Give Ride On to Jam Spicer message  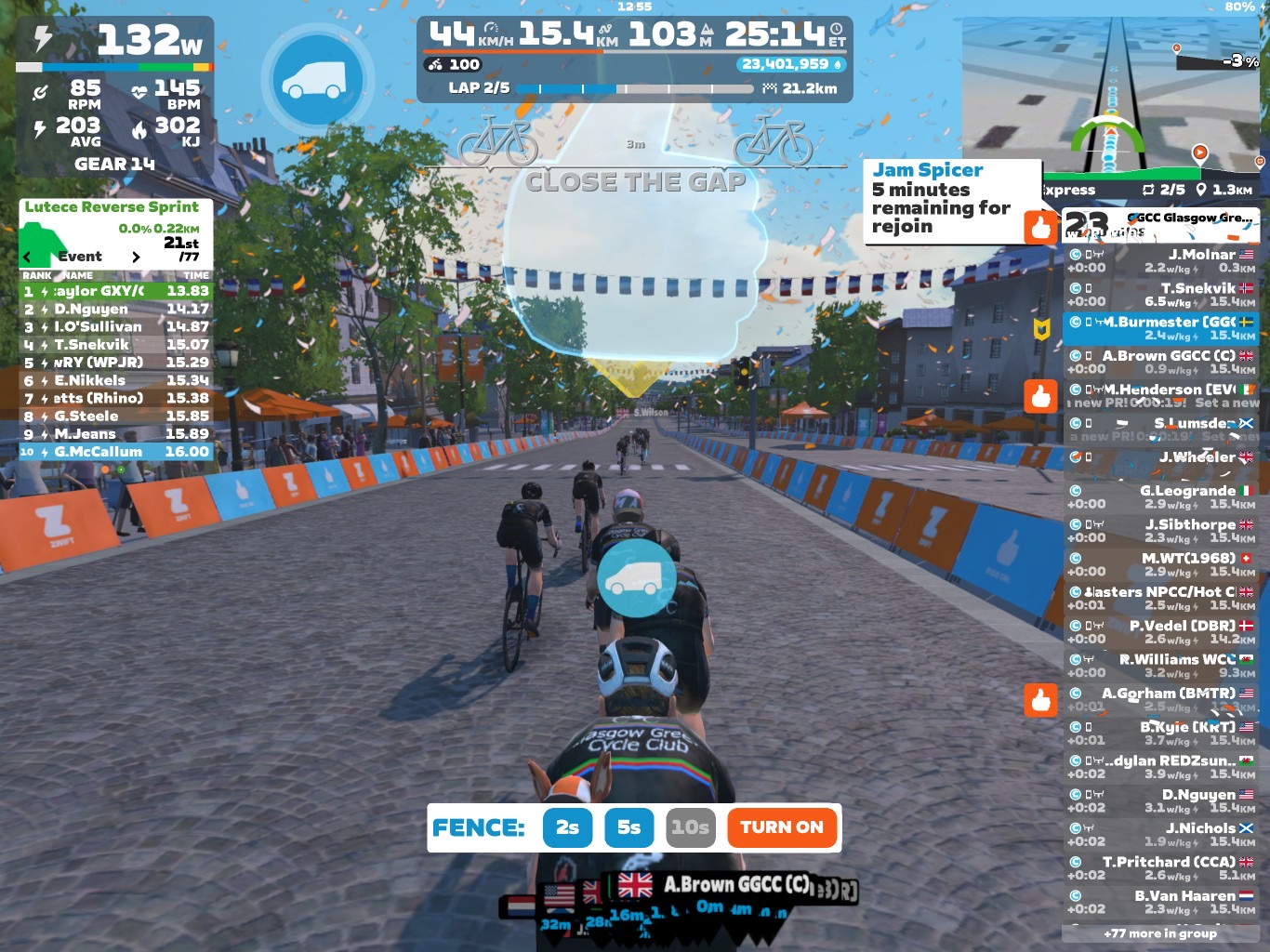pos(1040,227)
